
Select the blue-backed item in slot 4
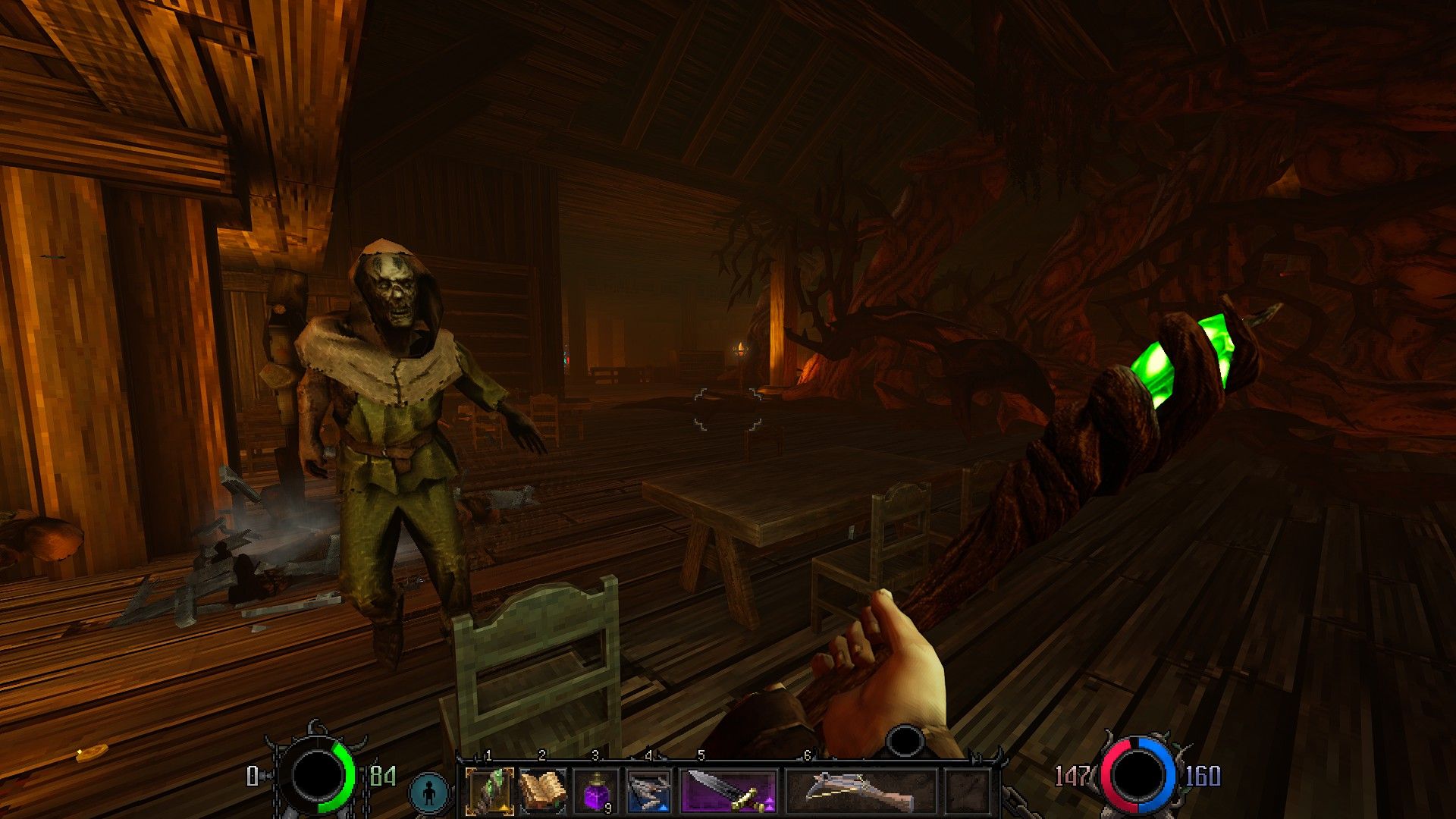[649, 792]
